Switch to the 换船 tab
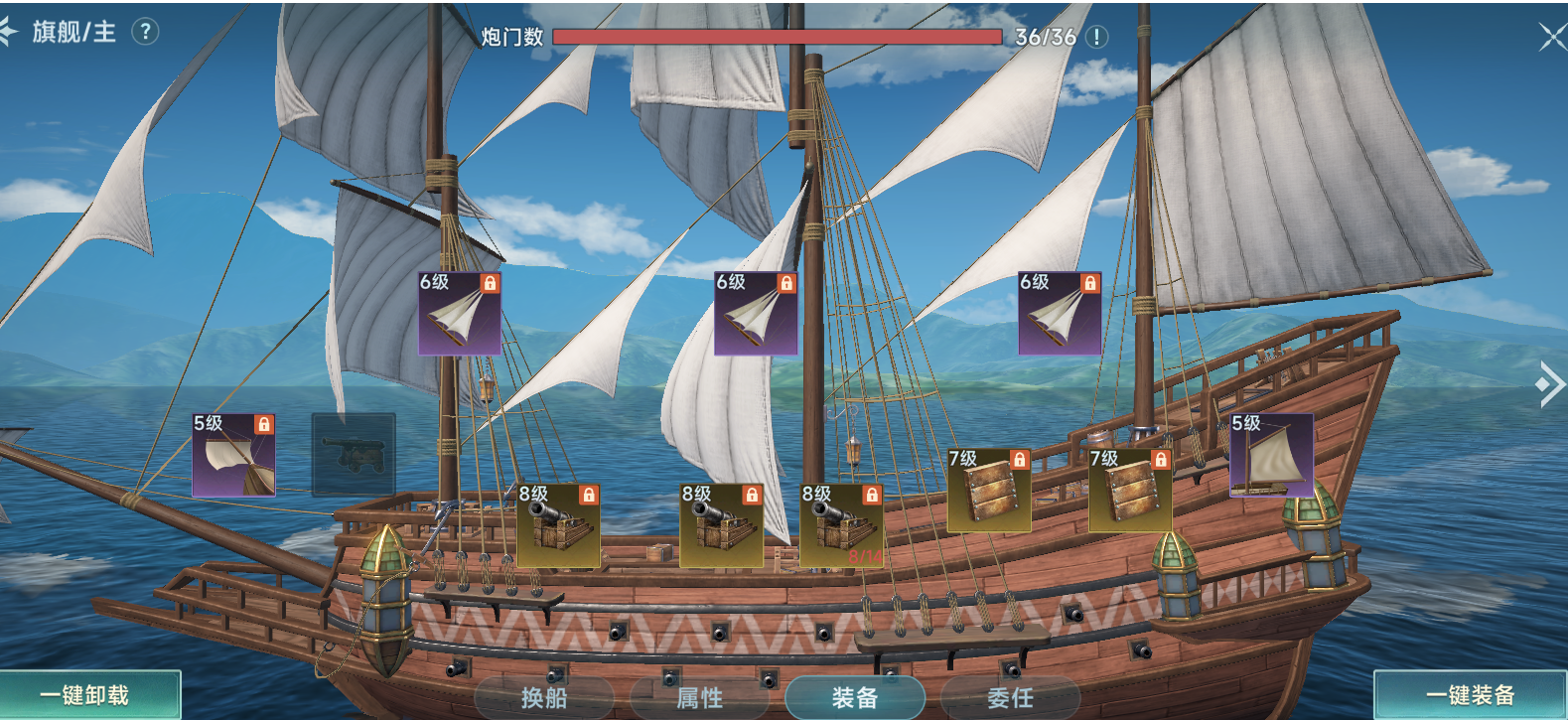 click(x=544, y=698)
